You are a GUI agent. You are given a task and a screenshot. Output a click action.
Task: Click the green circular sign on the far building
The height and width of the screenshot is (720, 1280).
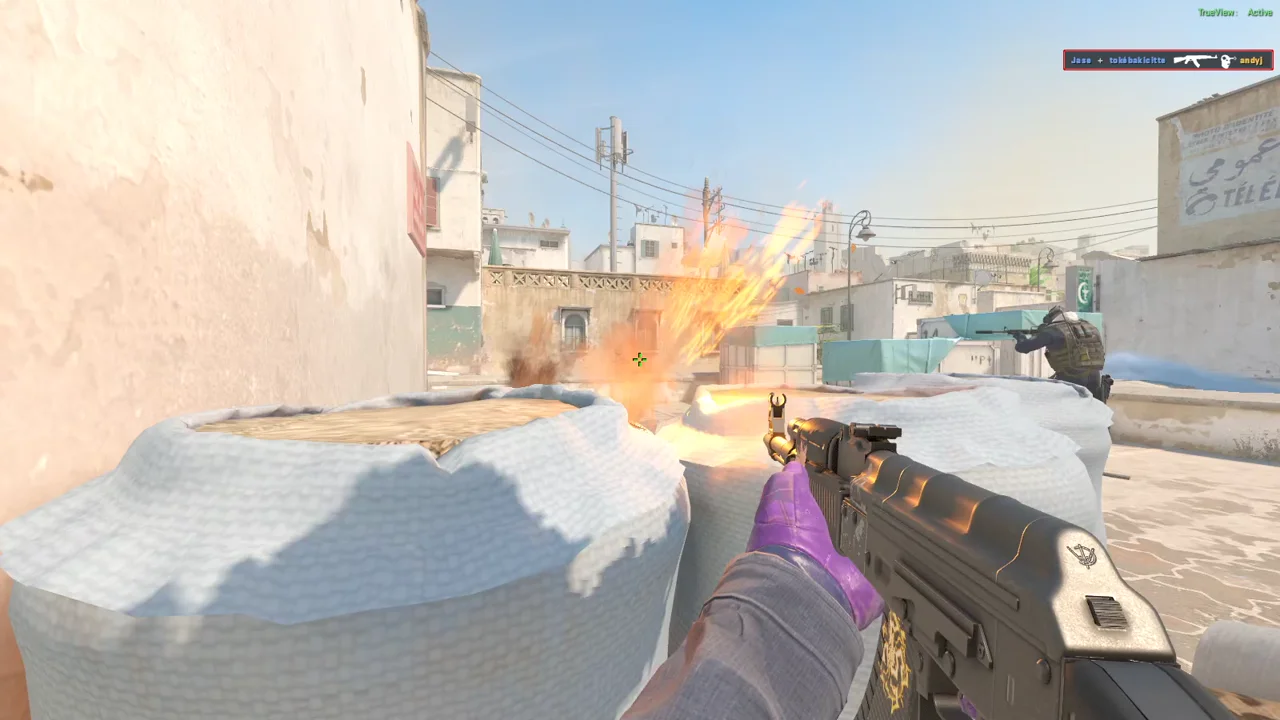click(1086, 288)
